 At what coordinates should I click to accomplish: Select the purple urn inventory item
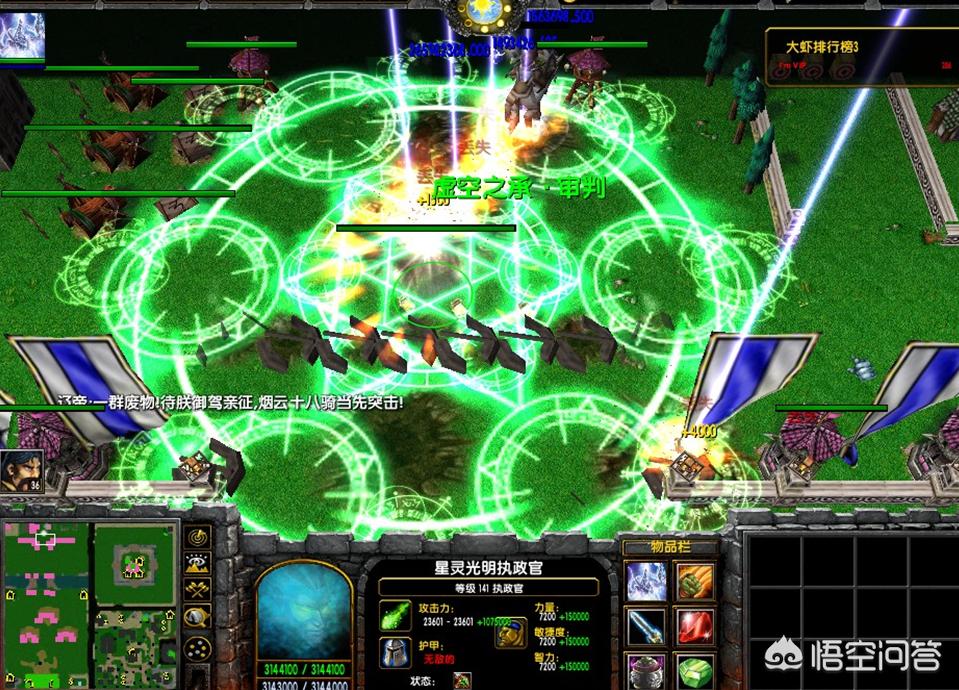click(645, 670)
